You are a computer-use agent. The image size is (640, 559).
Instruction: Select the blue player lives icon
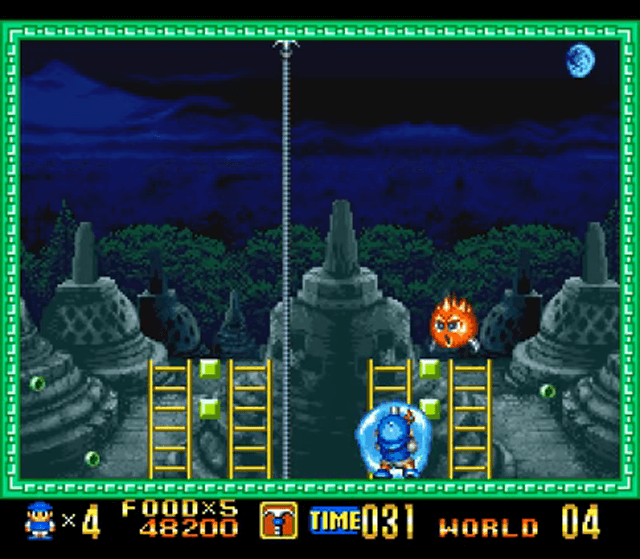coord(39,521)
